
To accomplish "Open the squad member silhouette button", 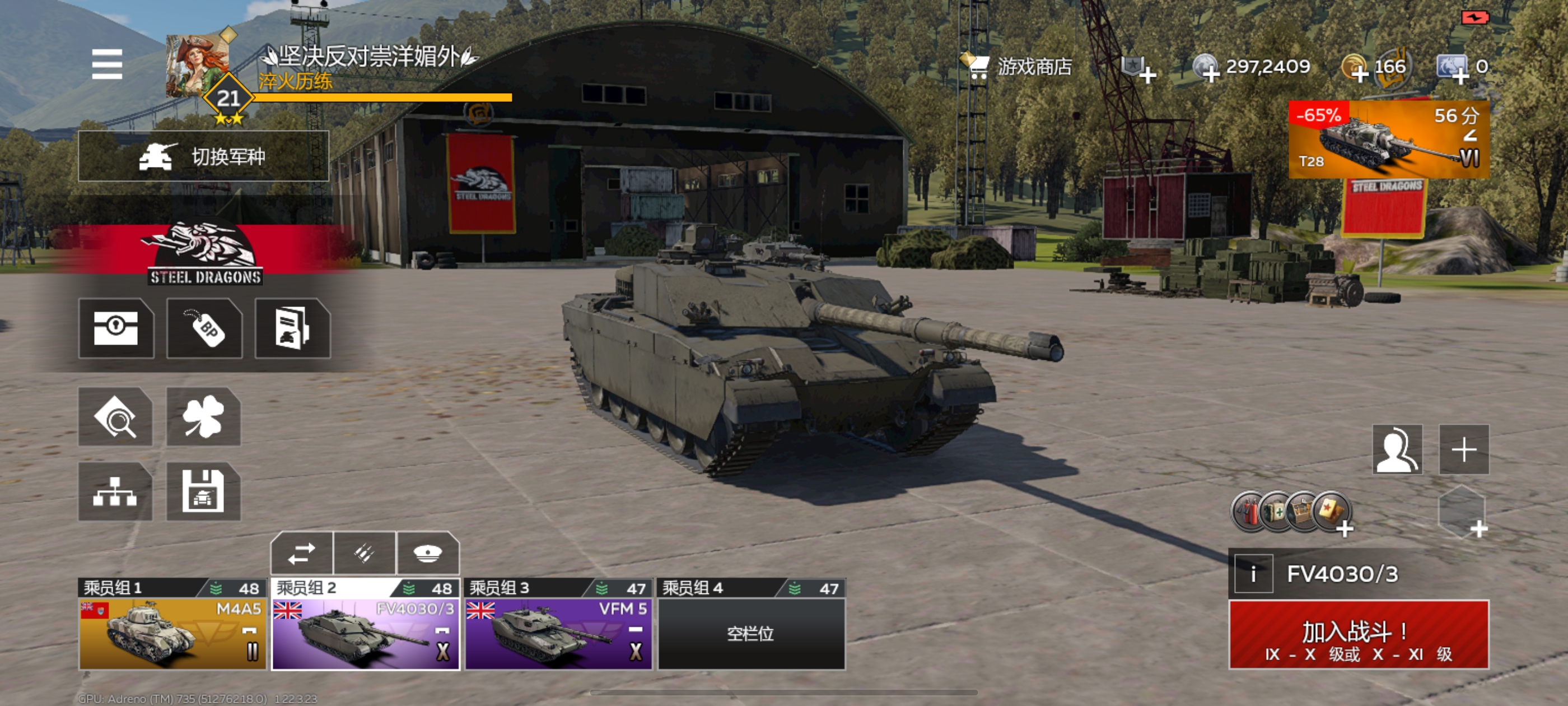I will (1397, 450).
